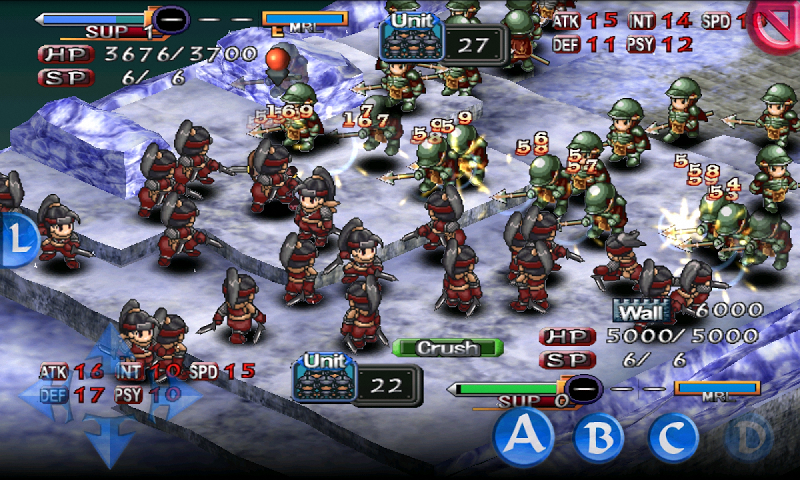The height and width of the screenshot is (480, 800).
Task: Tap the blue B action button
Action: click(x=598, y=435)
